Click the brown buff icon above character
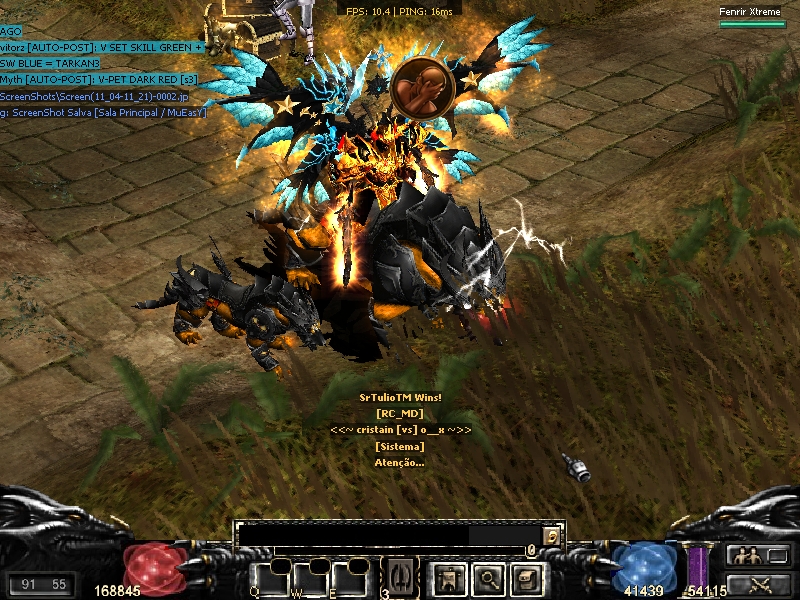 click(x=423, y=87)
